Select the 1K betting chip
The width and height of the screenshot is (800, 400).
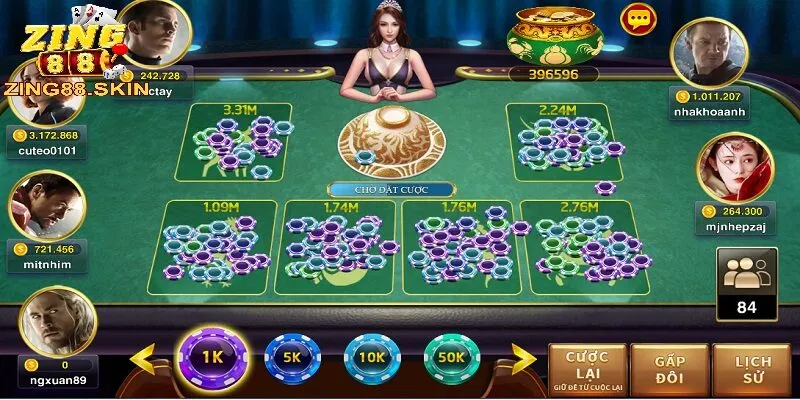click(211, 357)
